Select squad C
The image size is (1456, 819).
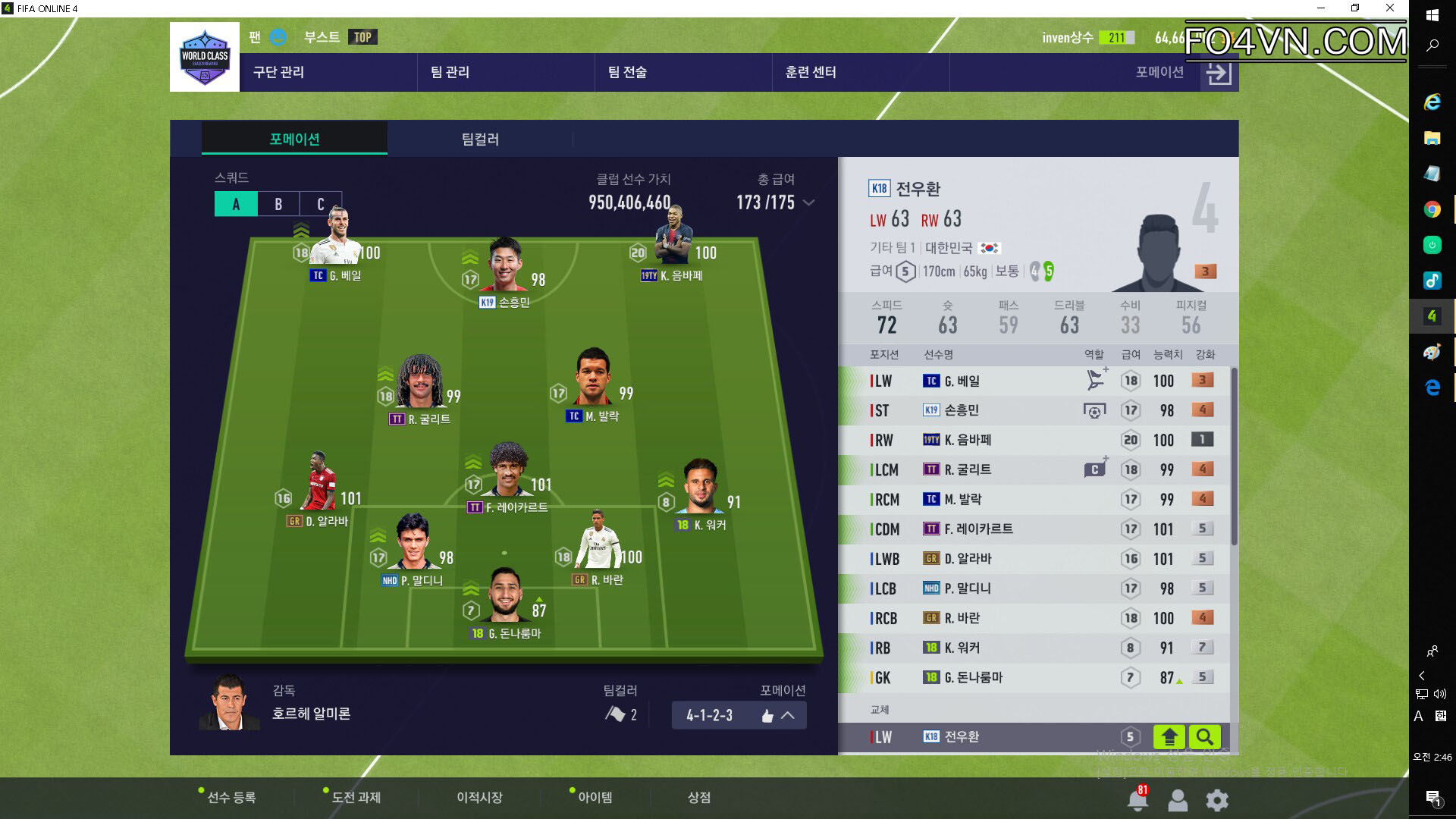point(320,204)
